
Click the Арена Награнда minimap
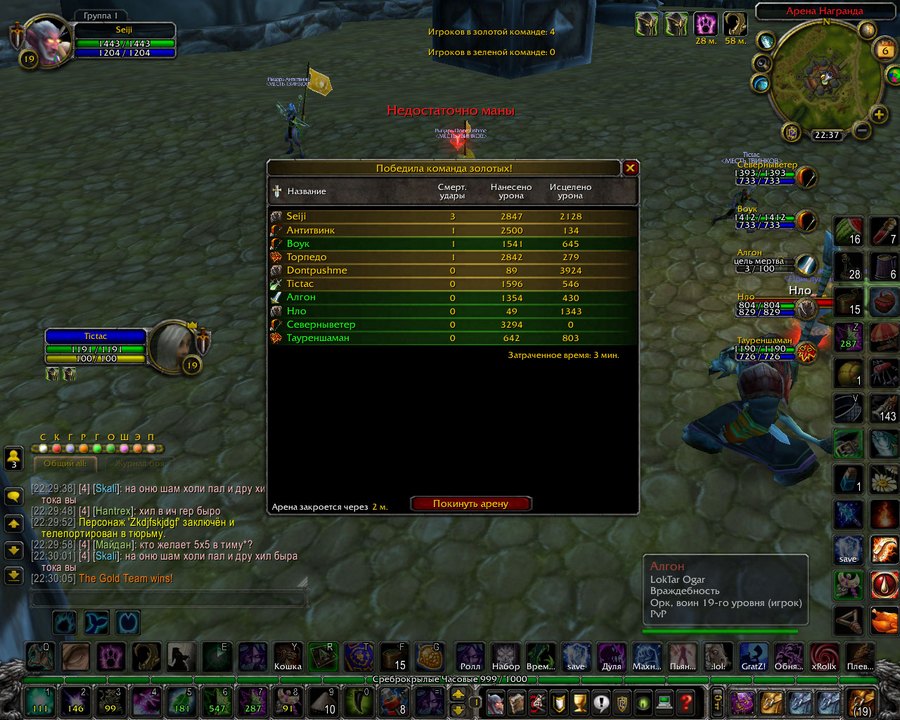point(824,75)
